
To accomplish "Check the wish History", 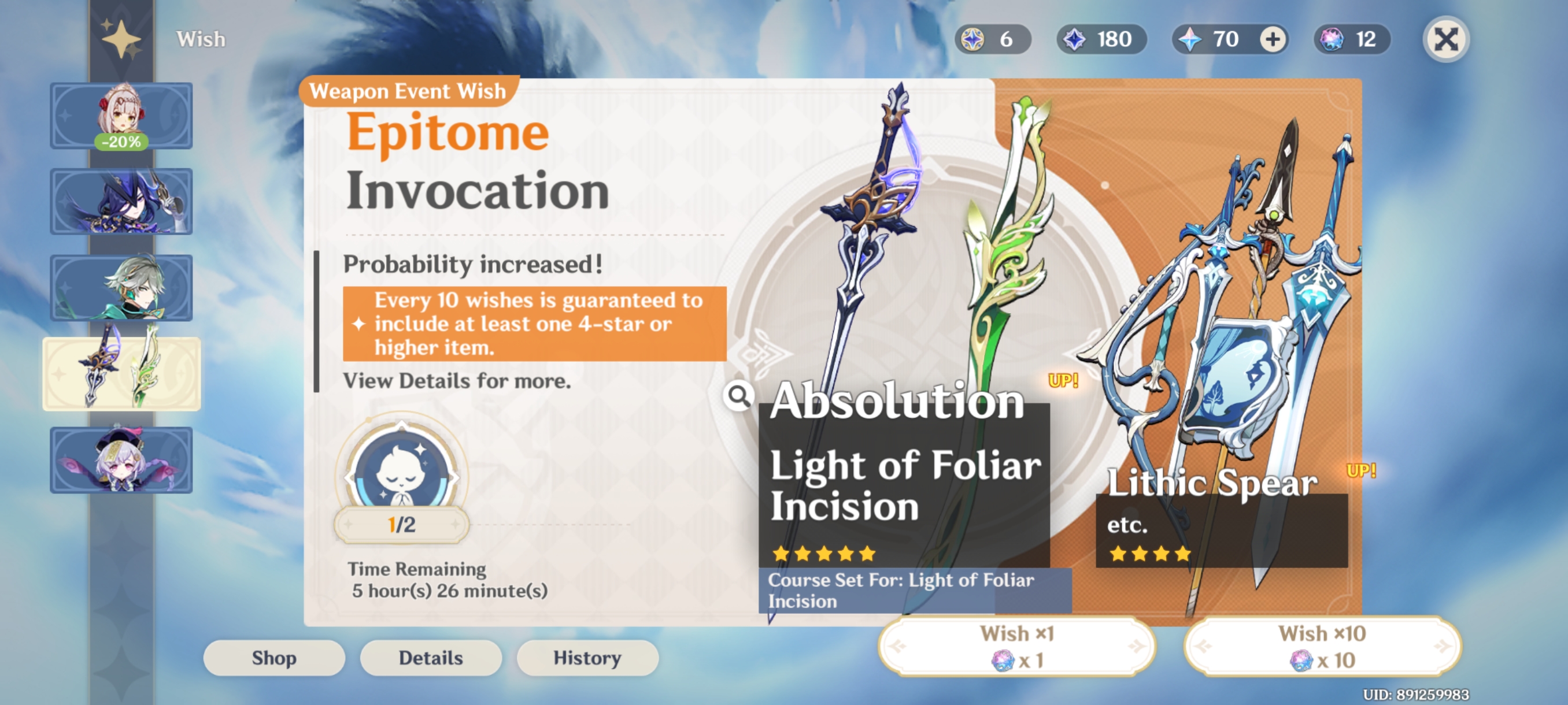I will click(587, 658).
